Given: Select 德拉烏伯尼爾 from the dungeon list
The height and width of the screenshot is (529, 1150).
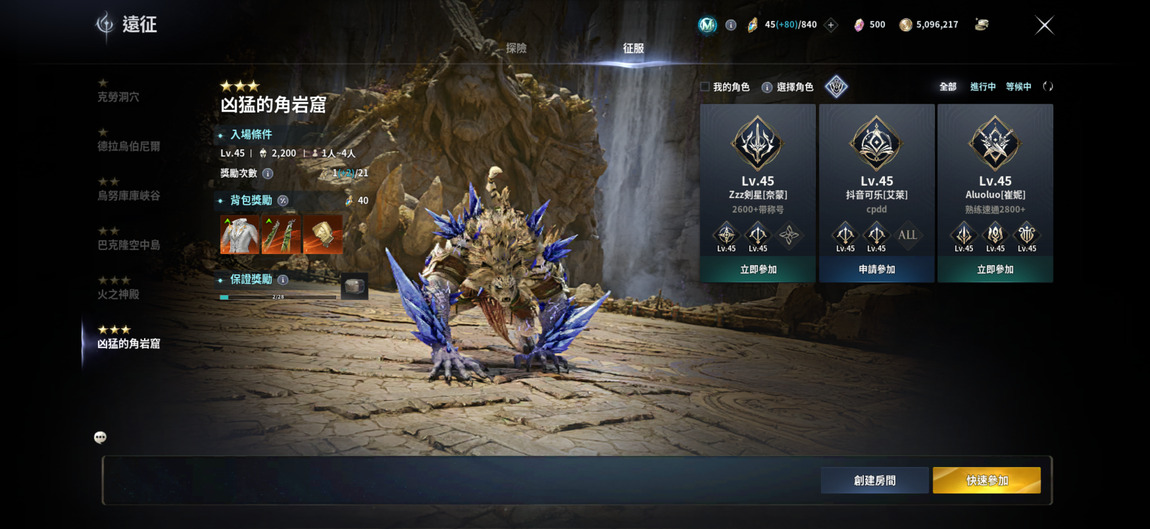Looking at the screenshot, I should pos(128,146).
